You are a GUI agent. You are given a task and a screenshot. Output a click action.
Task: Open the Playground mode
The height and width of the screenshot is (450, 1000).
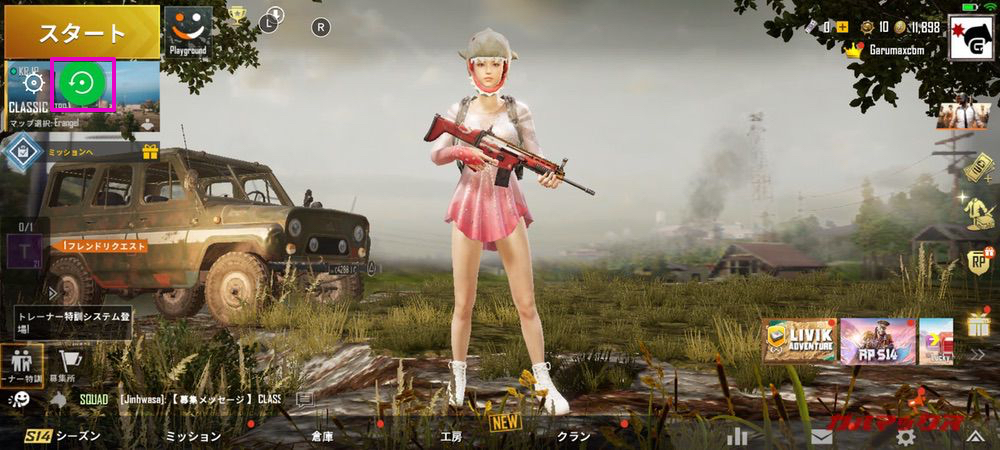point(188,31)
